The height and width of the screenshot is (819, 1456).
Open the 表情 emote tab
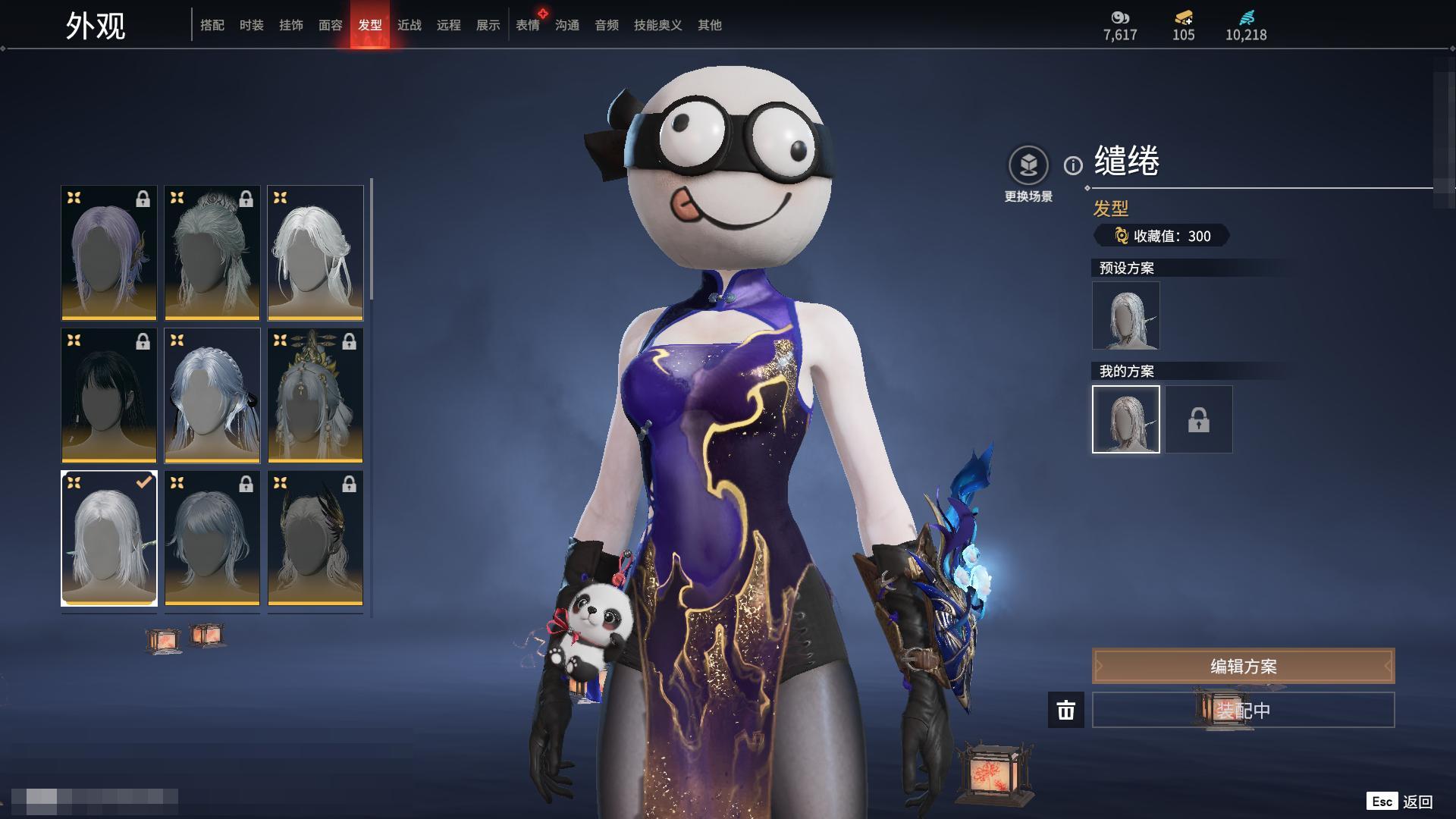[x=528, y=25]
